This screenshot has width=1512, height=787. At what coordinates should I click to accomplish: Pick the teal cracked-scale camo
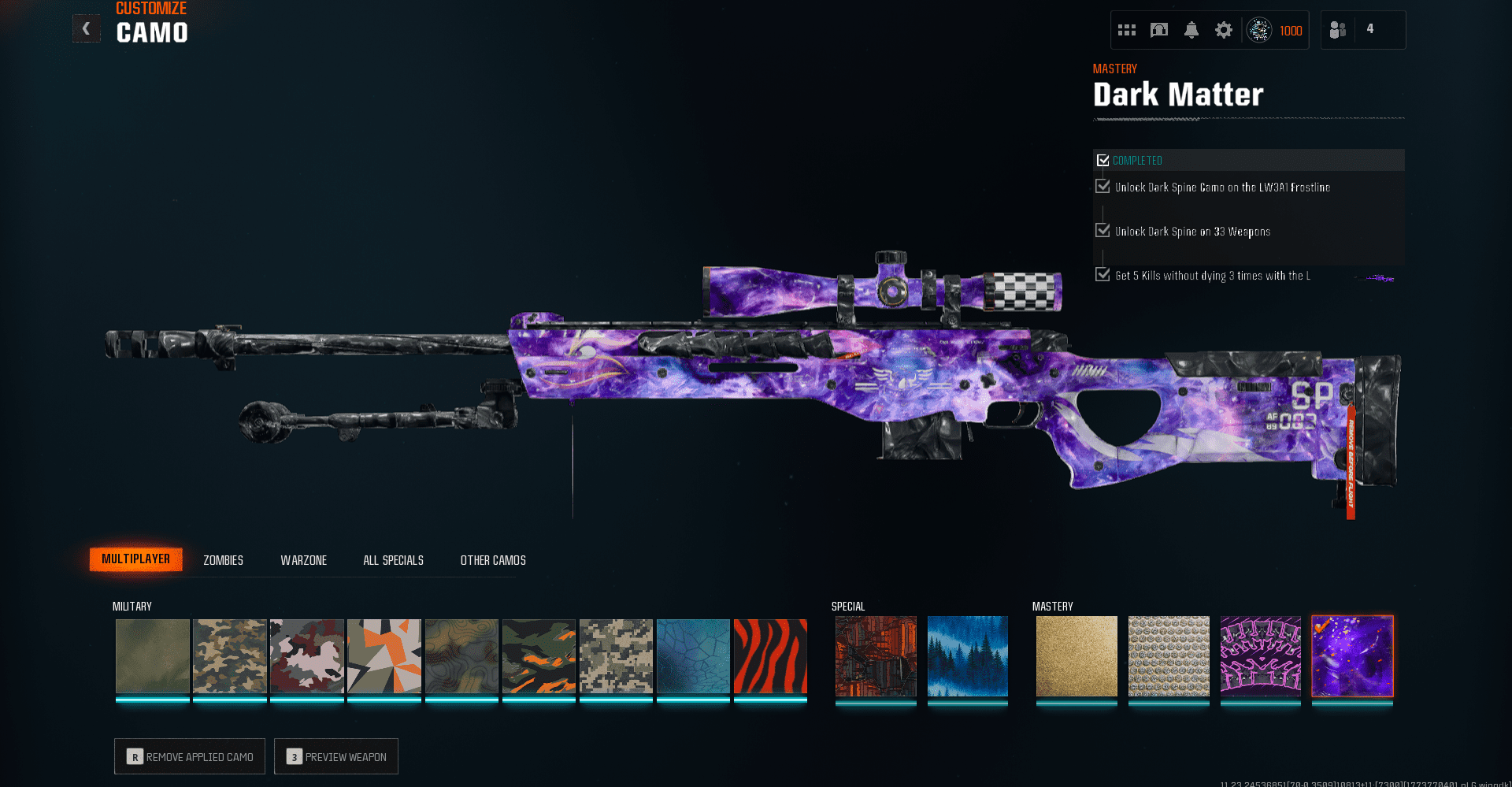[x=693, y=656]
